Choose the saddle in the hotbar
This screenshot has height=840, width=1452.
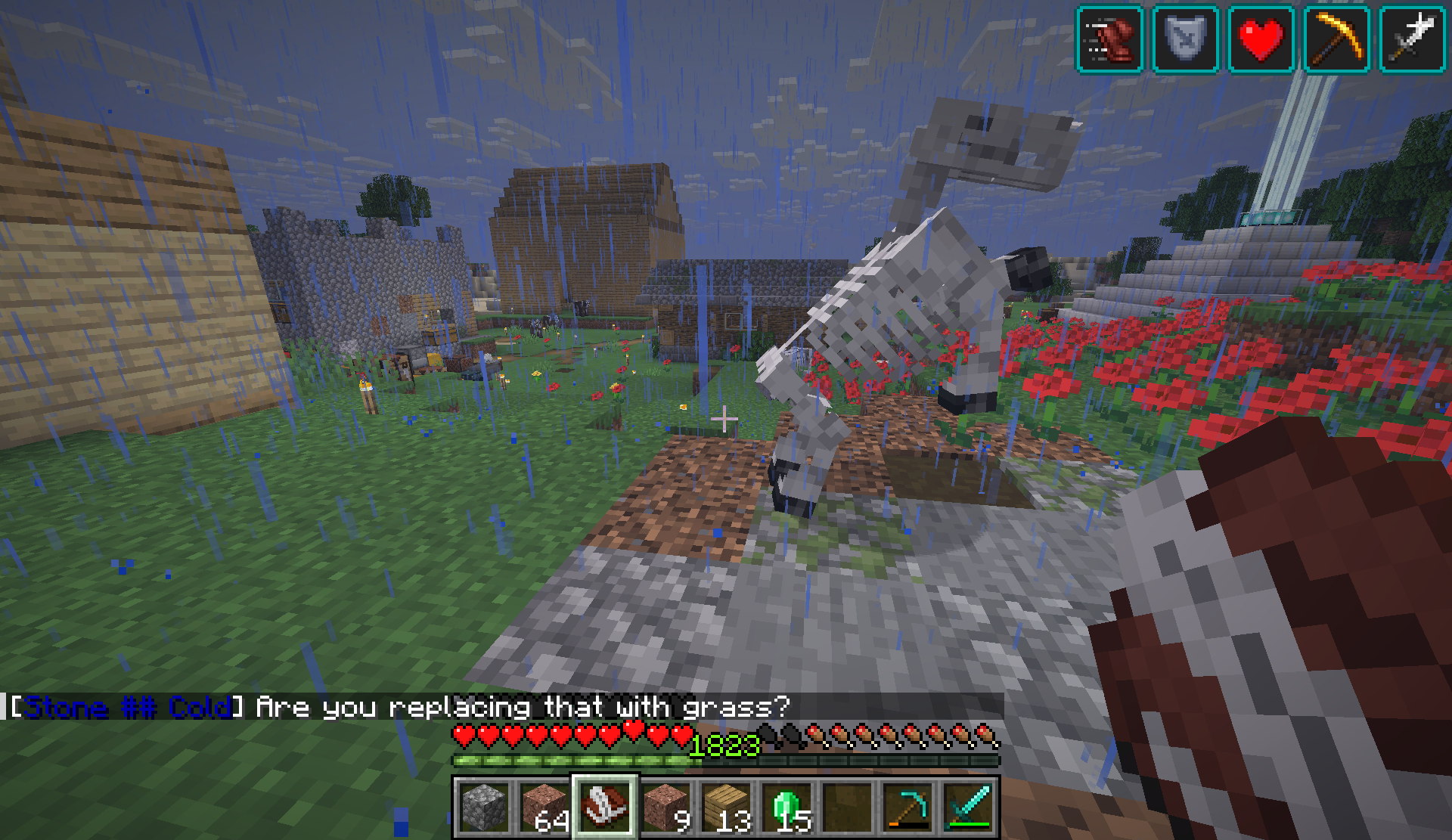pyautogui.click(x=605, y=807)
